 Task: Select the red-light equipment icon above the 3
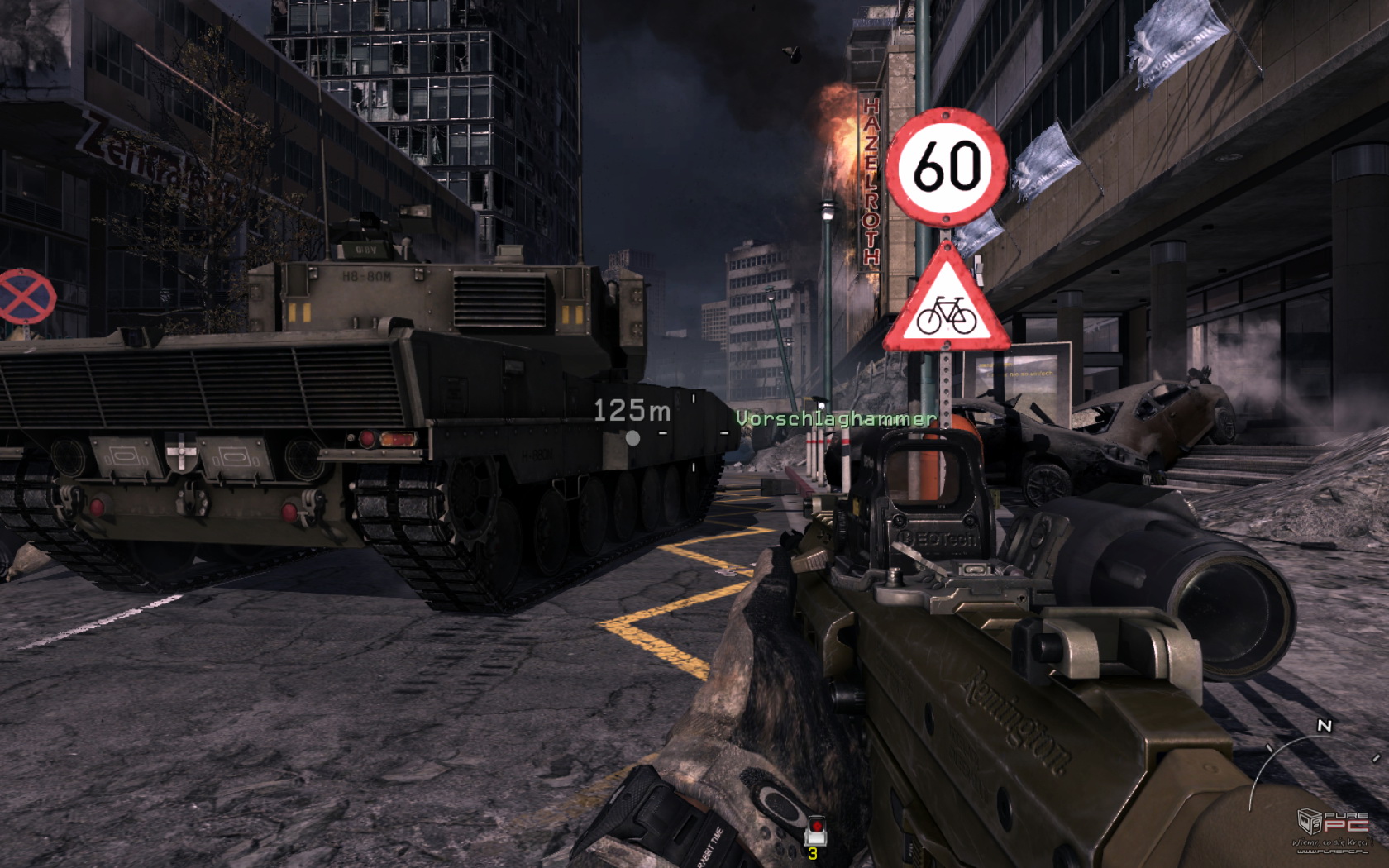pos(815,829)
